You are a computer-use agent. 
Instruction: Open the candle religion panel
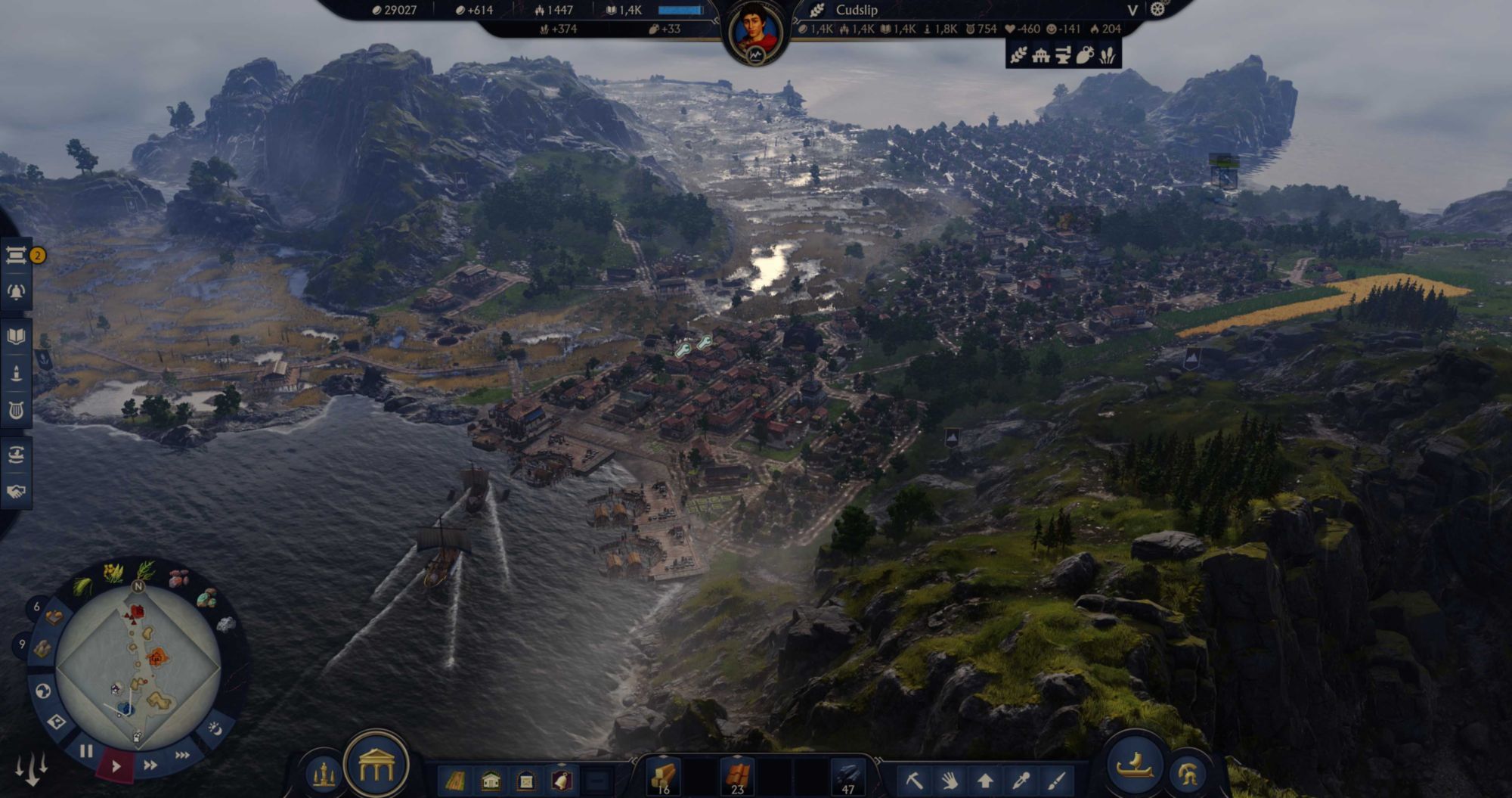(x=16, y=373)
